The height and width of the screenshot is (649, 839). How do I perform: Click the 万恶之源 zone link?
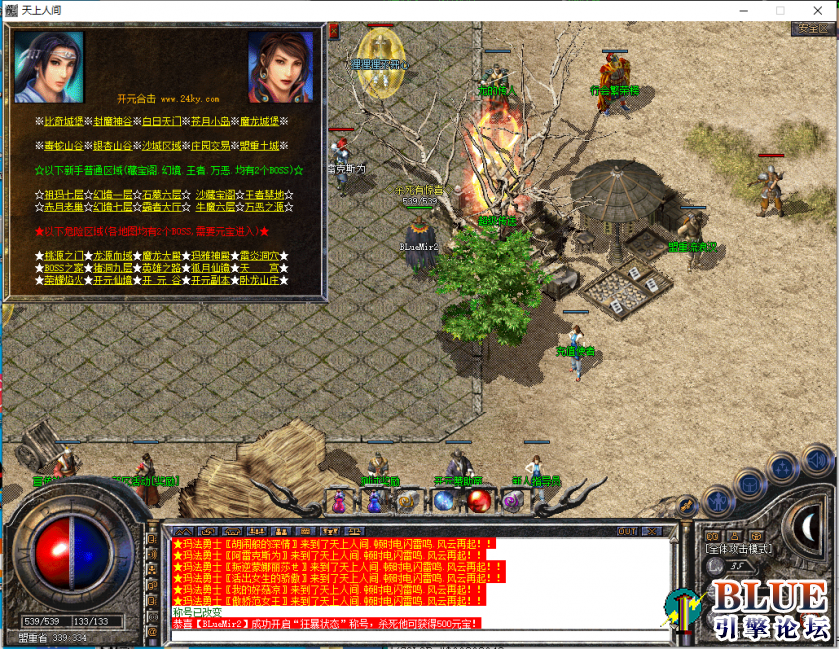click(265, 207)
